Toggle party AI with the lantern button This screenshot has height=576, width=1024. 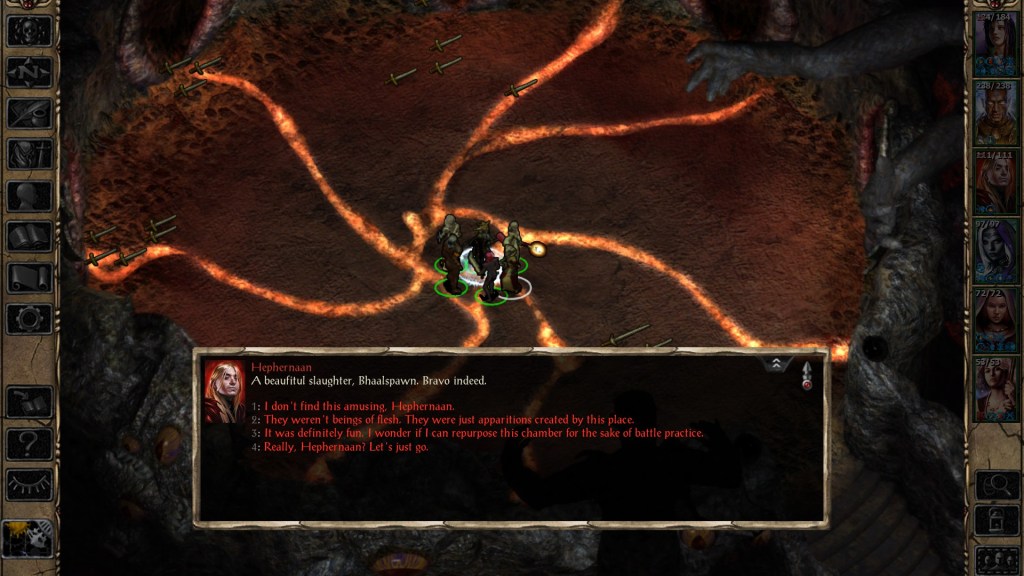click(27, 538)
